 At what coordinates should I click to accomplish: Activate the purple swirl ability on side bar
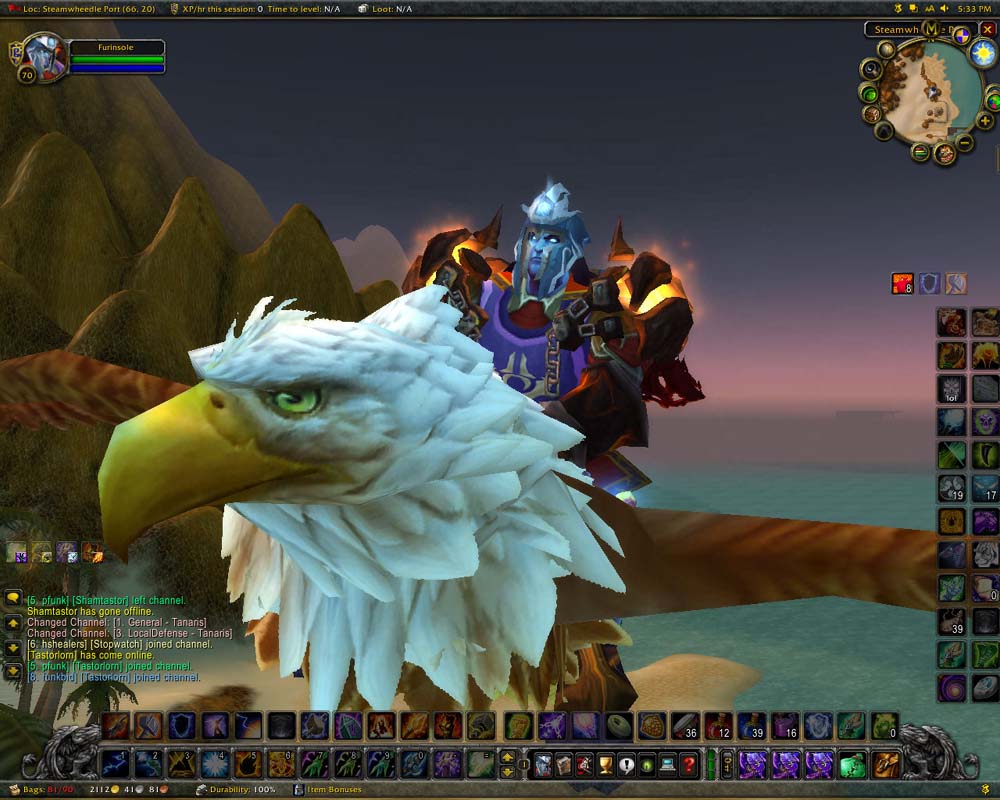click(951, 687)
